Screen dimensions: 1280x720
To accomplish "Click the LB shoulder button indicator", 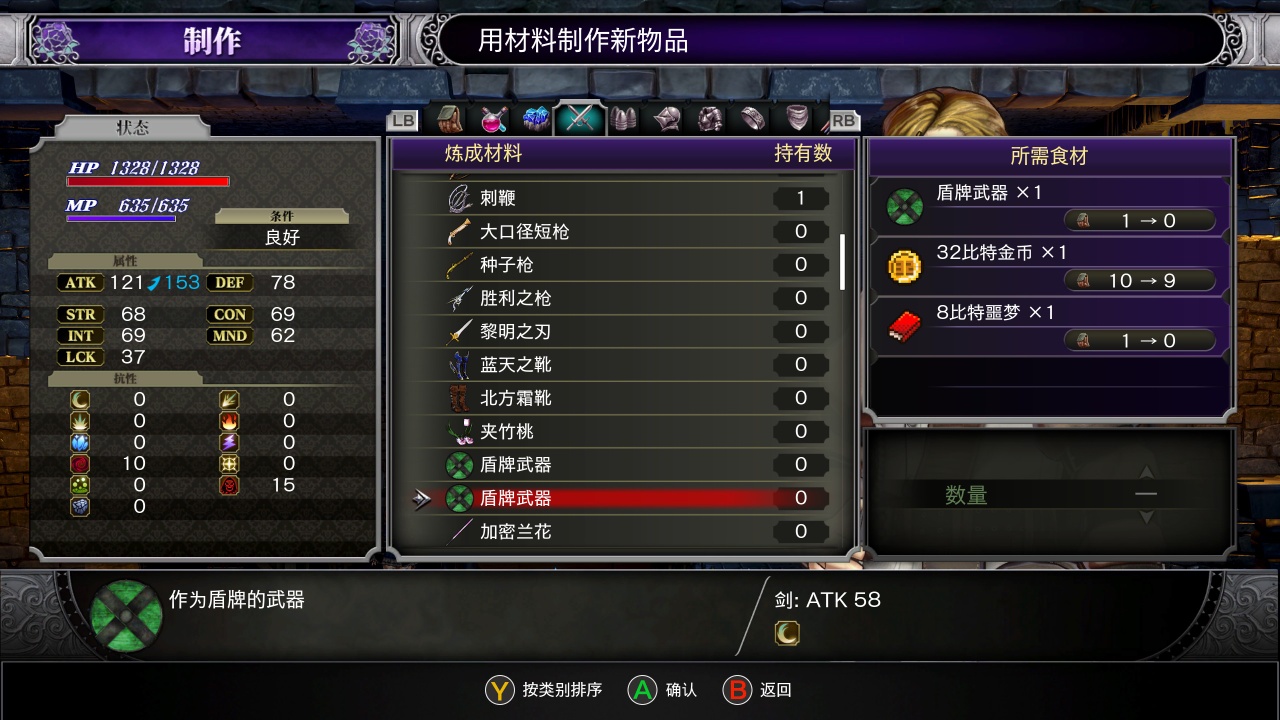I will [403, 120].
